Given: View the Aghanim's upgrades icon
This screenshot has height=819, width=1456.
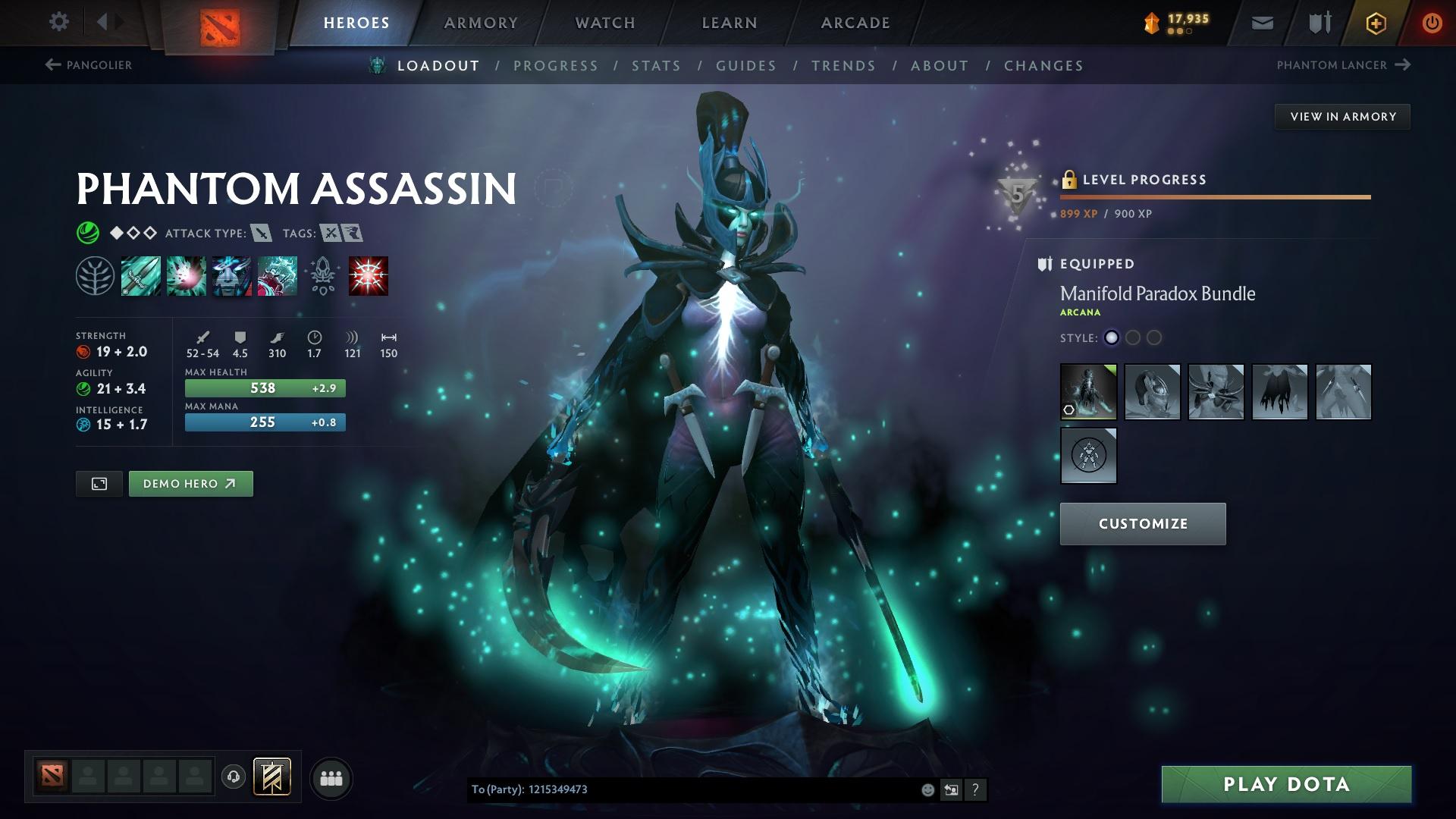Looking at the screenshot, I should coord(322,275).
